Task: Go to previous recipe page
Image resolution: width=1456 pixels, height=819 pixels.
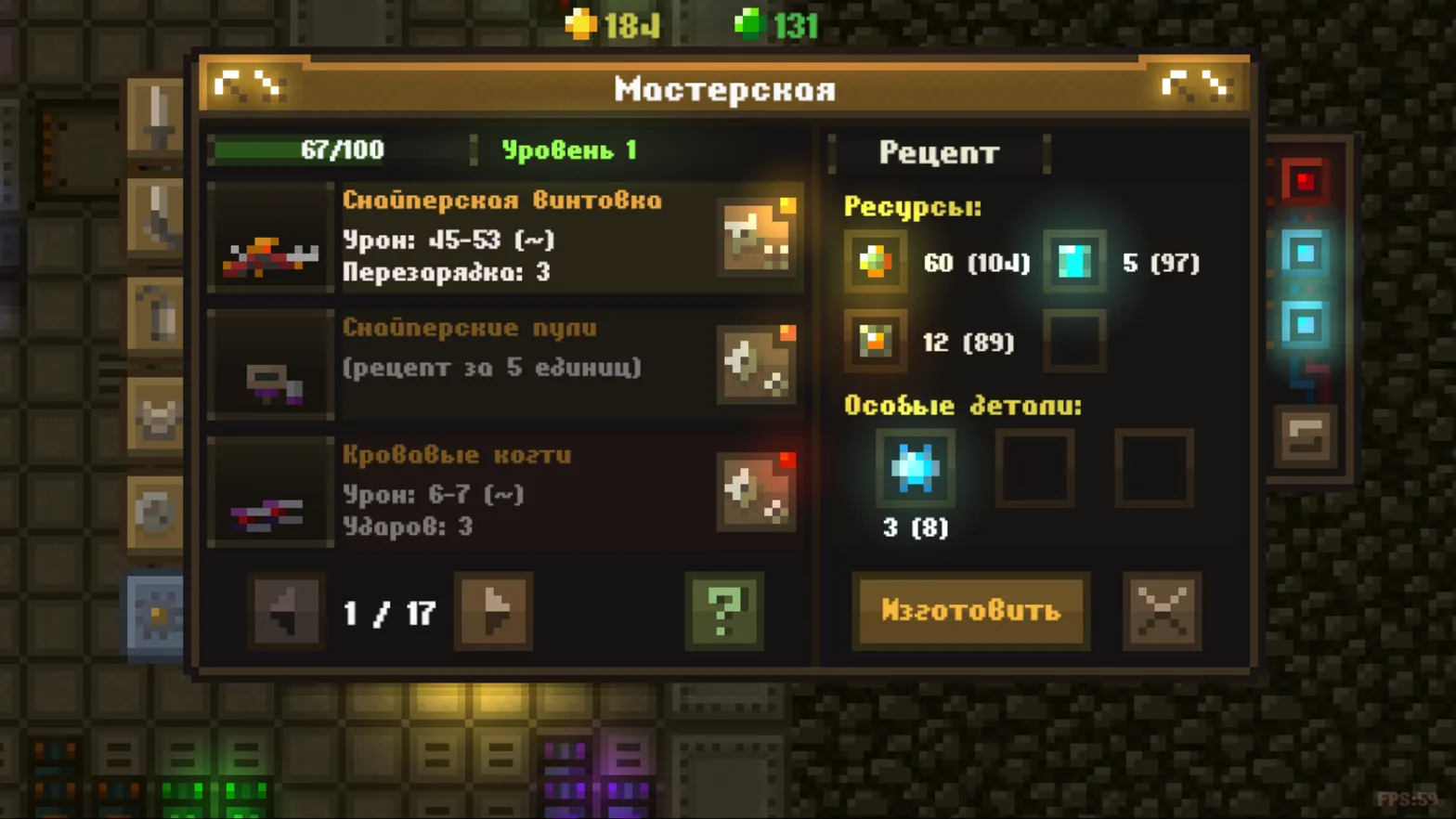Action: tap(286, 612)
